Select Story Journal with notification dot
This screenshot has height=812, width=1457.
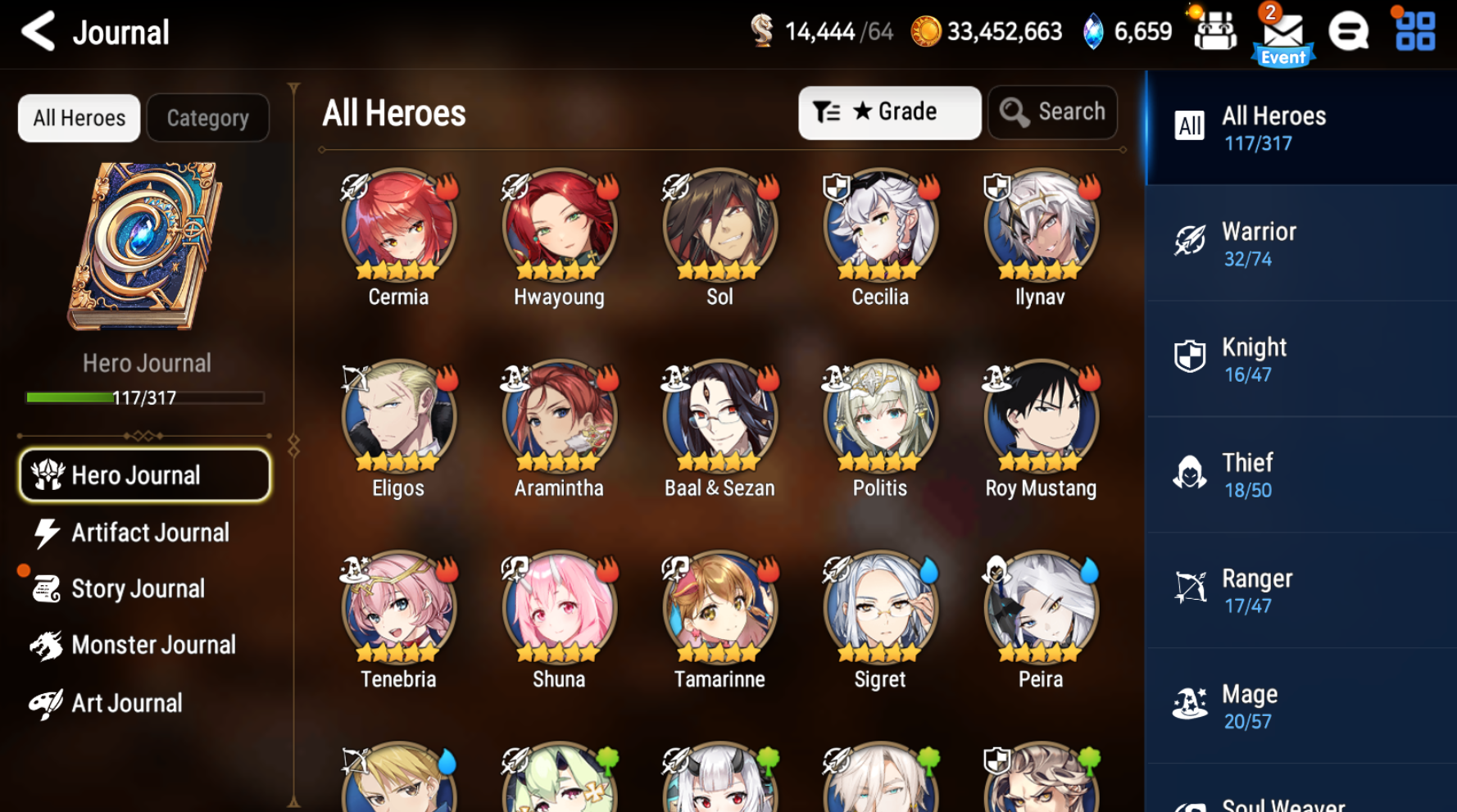point(138,588)
